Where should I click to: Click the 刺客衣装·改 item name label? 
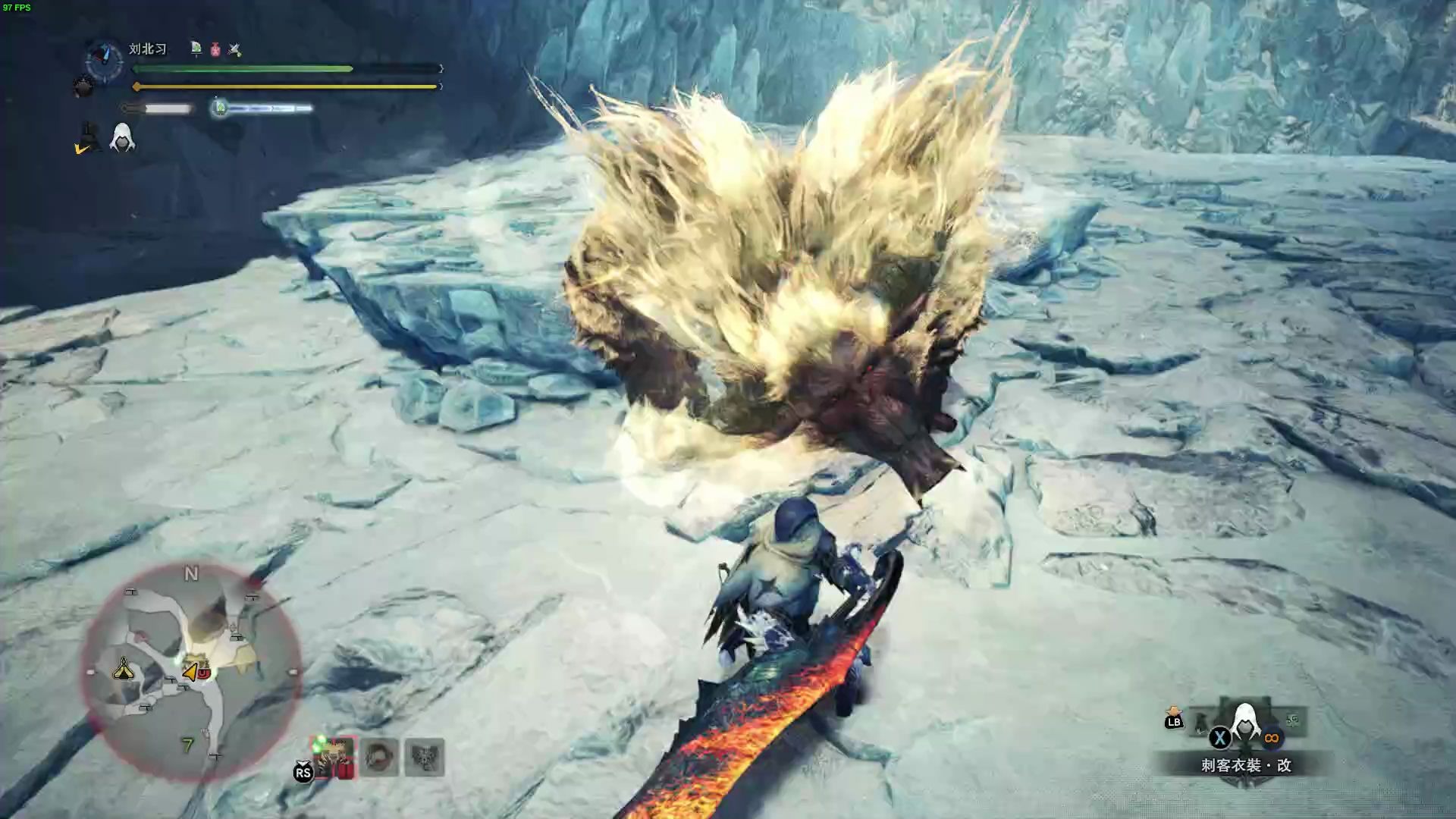point(1246,765)
